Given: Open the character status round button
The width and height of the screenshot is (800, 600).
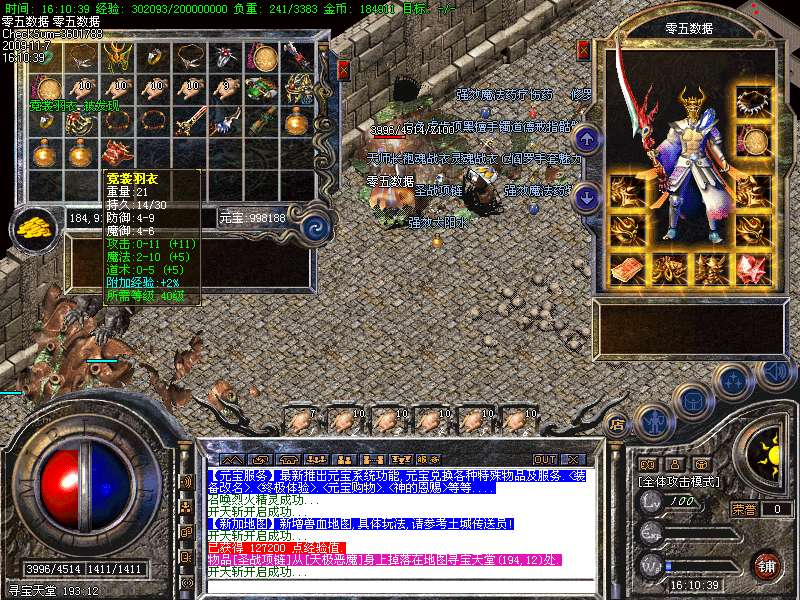Looking at the screenshot, I should pyautogui.click(x=653, y=422).
